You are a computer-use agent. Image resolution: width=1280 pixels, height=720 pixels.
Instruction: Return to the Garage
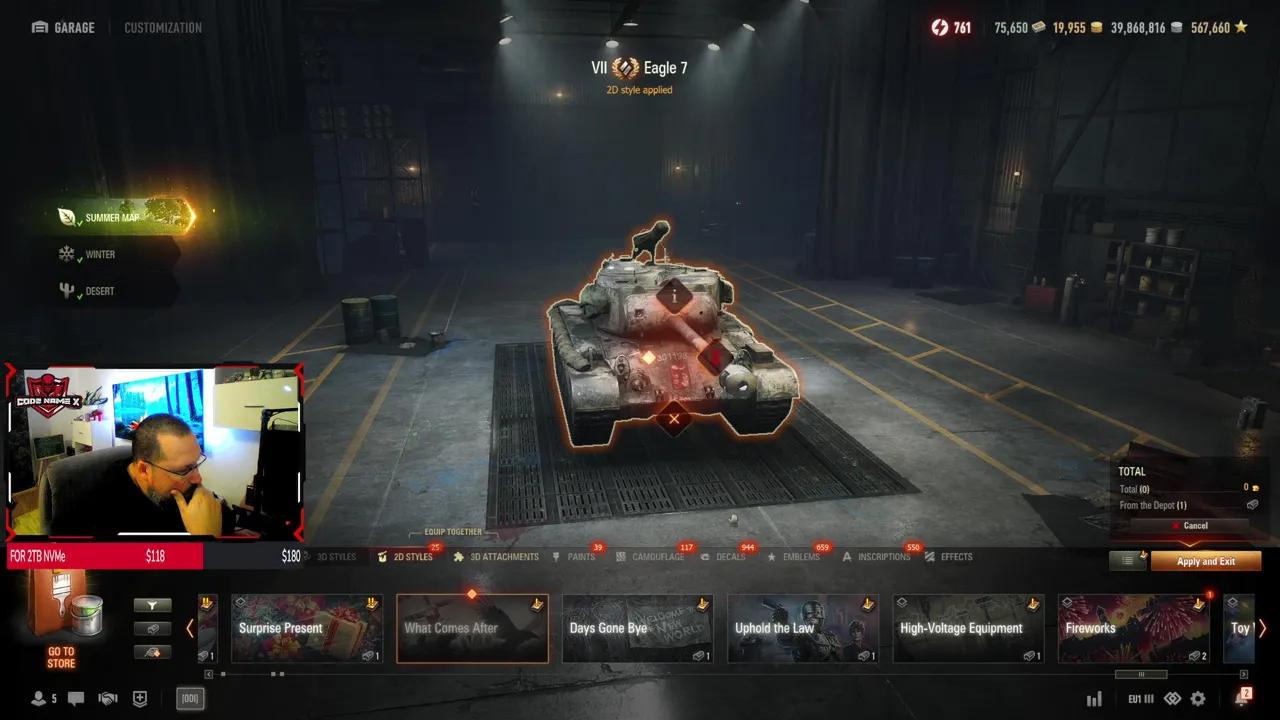64,28
